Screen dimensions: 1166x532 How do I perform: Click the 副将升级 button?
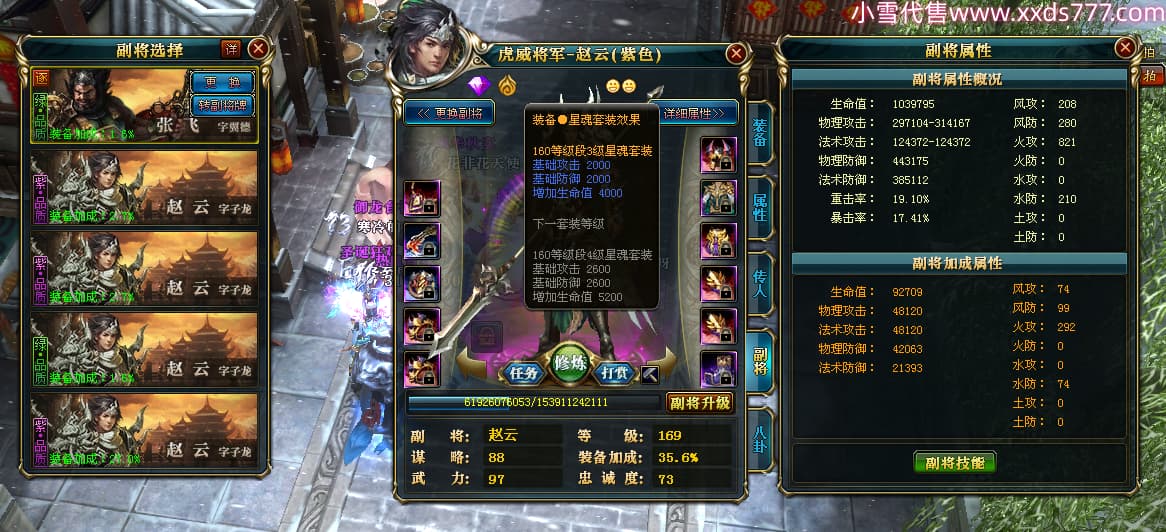[700, 403]
